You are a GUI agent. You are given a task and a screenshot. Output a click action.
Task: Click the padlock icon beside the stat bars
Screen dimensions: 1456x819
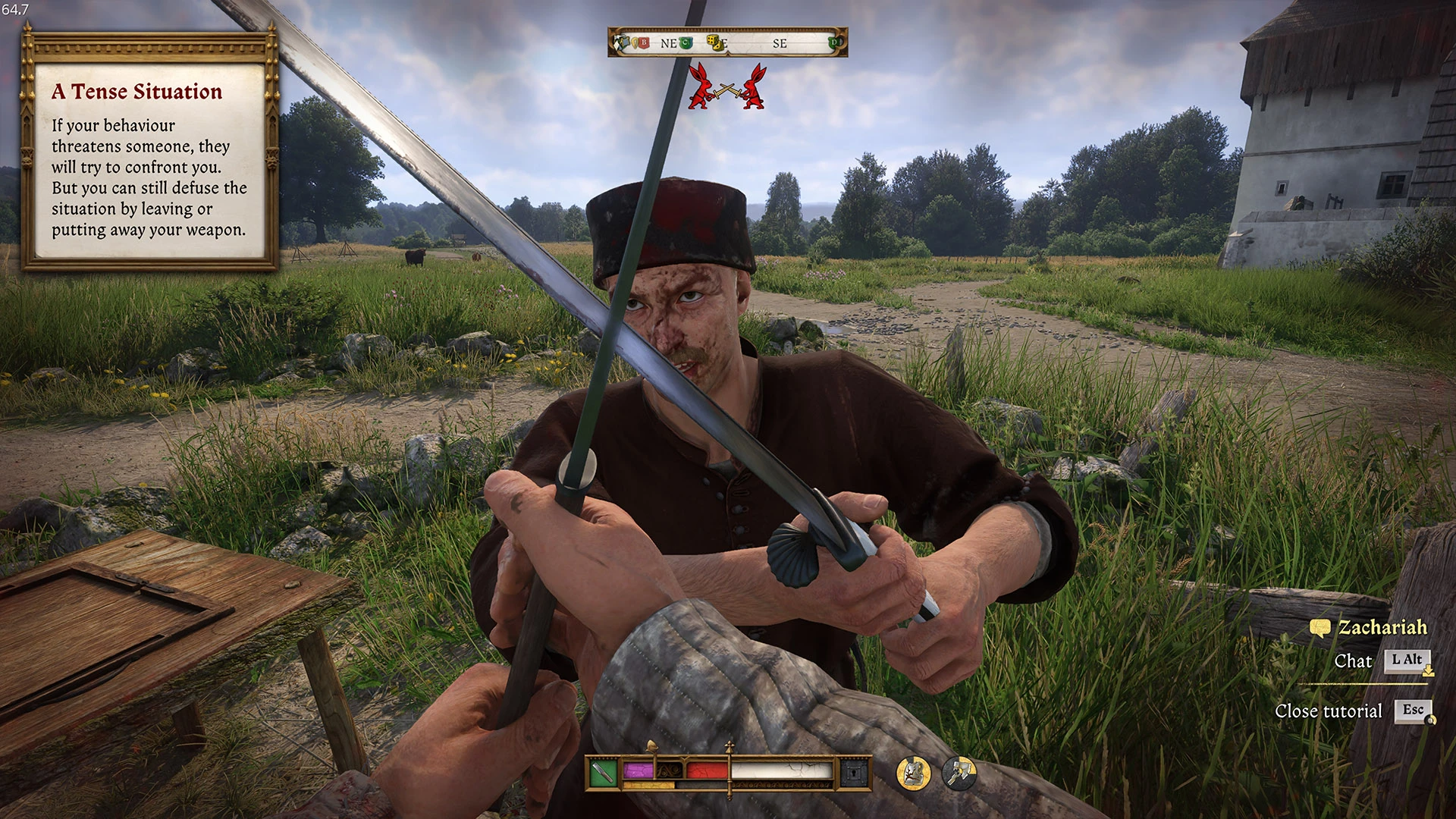854,772
